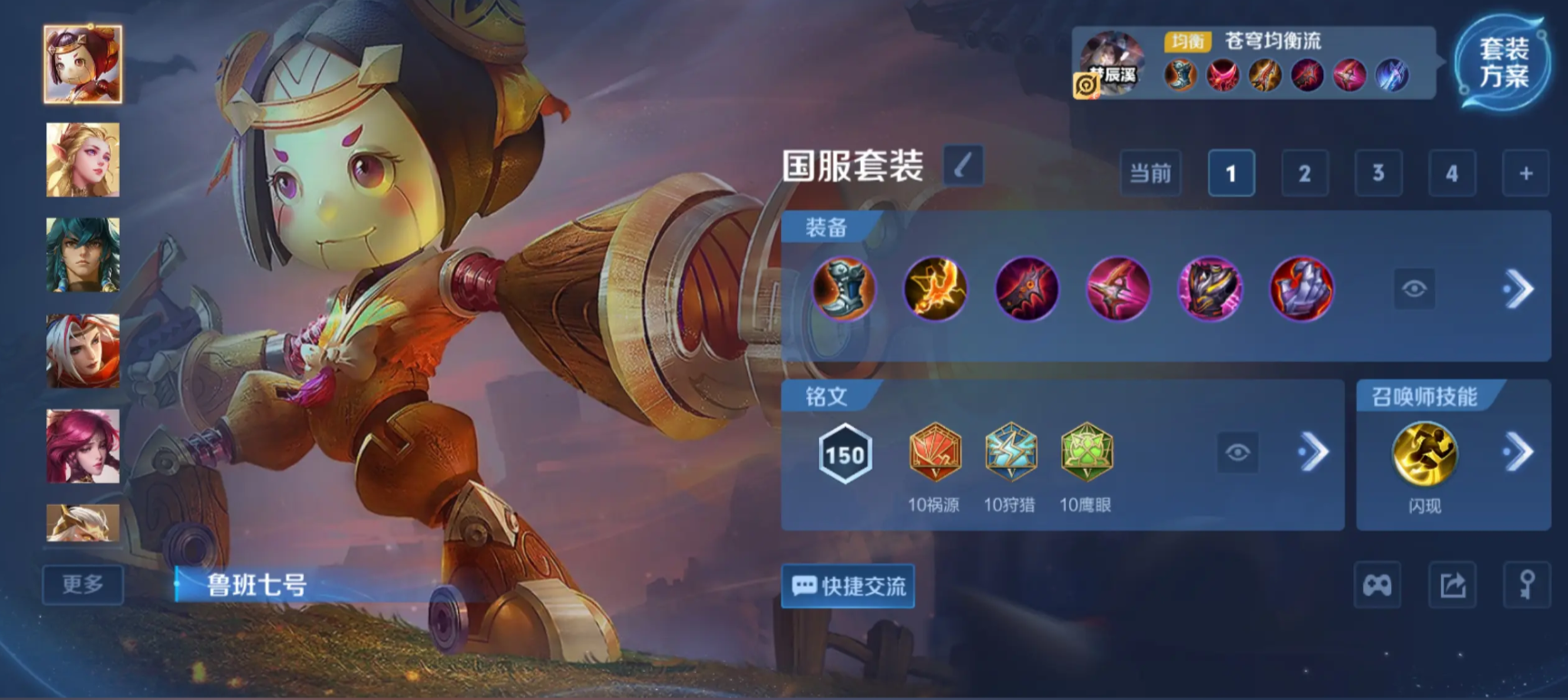Click the 快捷交流 quick chat button
Image resolution: width=1568 pixels, height=700 pixels.
pos(847,586)
